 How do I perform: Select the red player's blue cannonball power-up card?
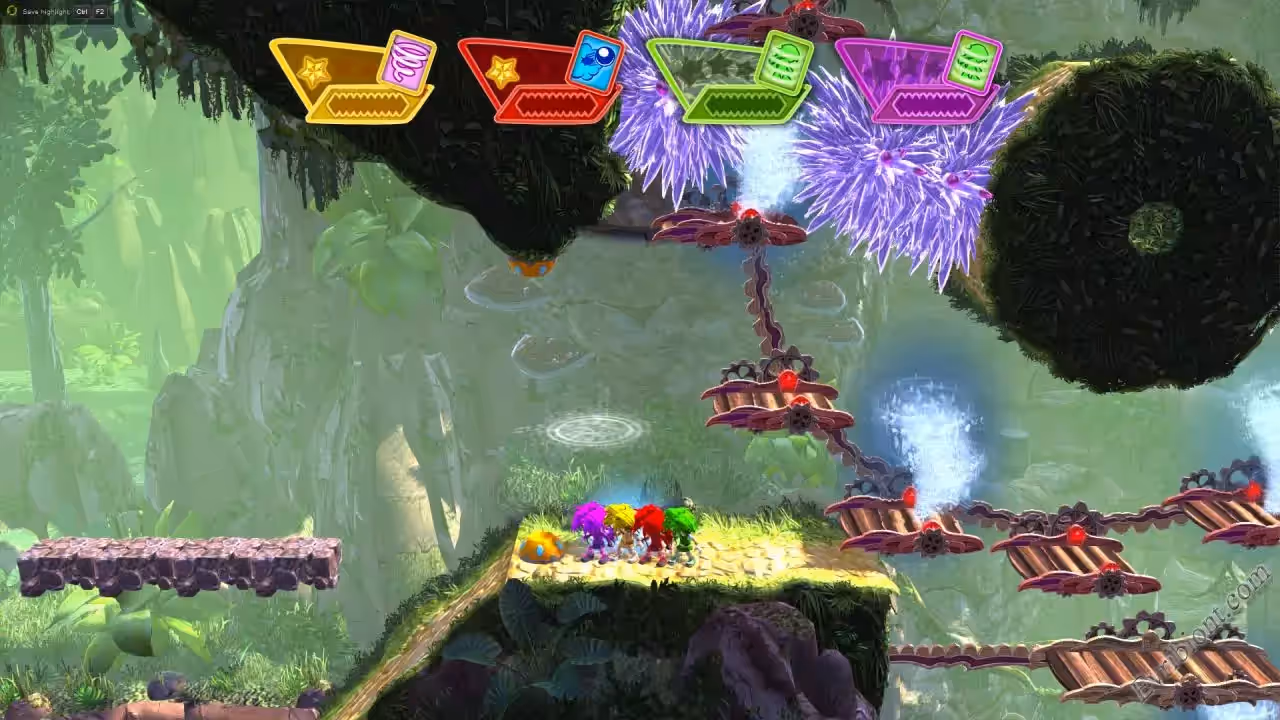click(x=594, y=62)
